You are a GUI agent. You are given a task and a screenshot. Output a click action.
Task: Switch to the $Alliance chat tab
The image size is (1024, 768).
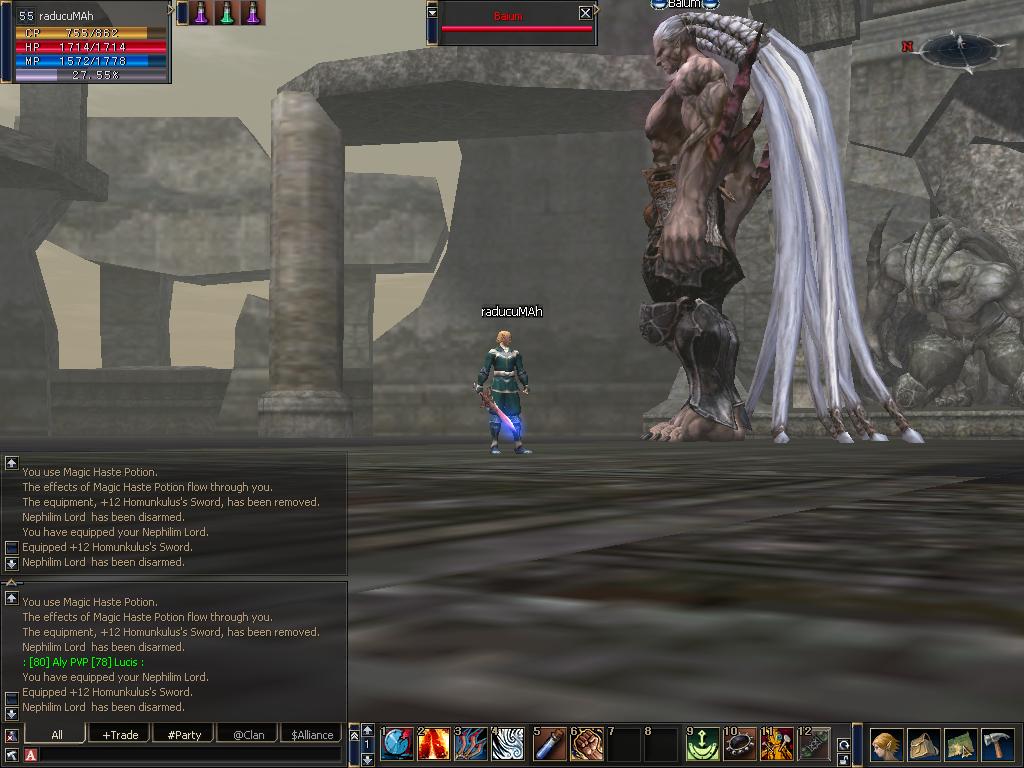pos(312,734)
